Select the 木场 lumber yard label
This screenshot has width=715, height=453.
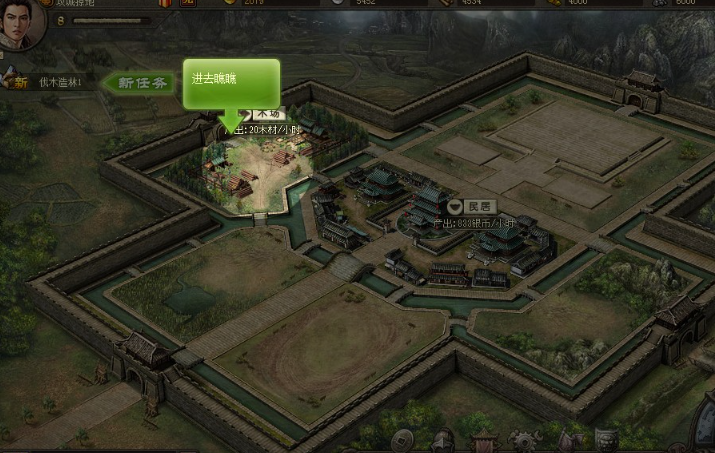(x=267, y=114)
